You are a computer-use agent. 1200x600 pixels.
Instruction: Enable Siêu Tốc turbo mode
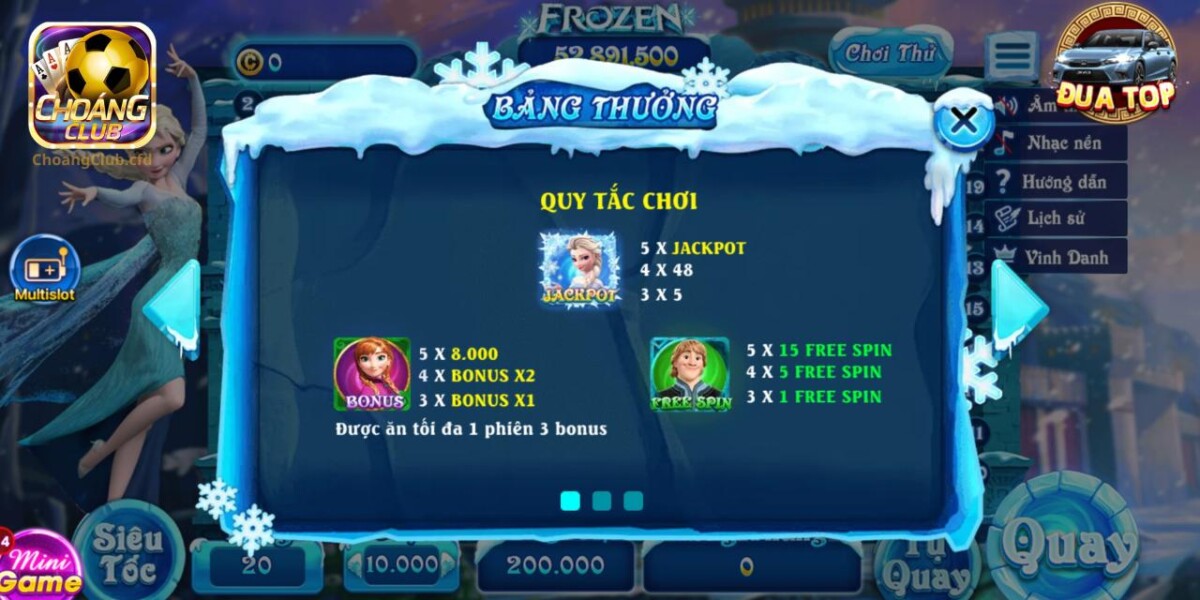click(x=127, y=553)
